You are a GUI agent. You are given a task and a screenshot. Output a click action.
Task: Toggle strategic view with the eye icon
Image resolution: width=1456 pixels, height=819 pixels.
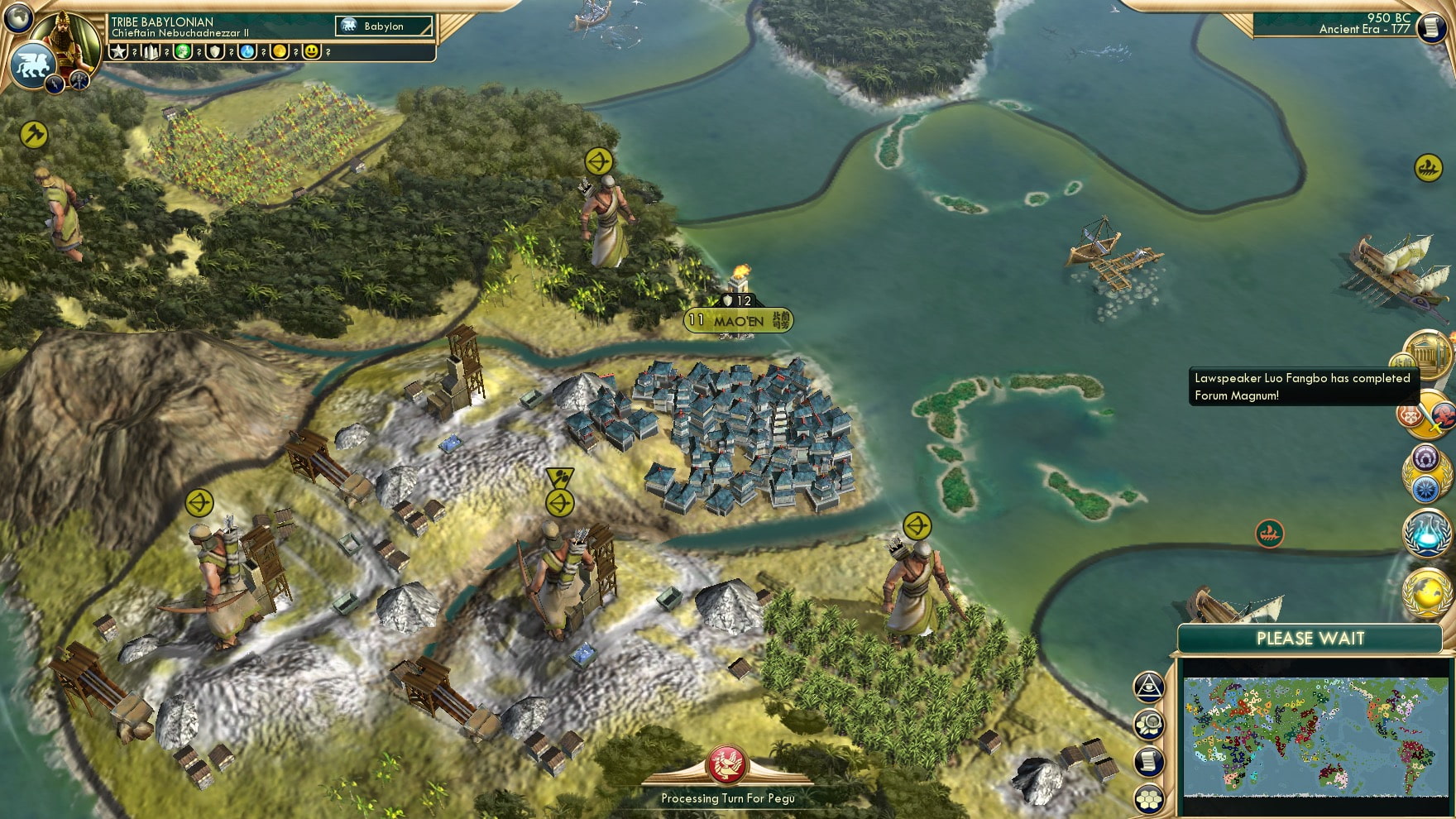pos(1149,685)
